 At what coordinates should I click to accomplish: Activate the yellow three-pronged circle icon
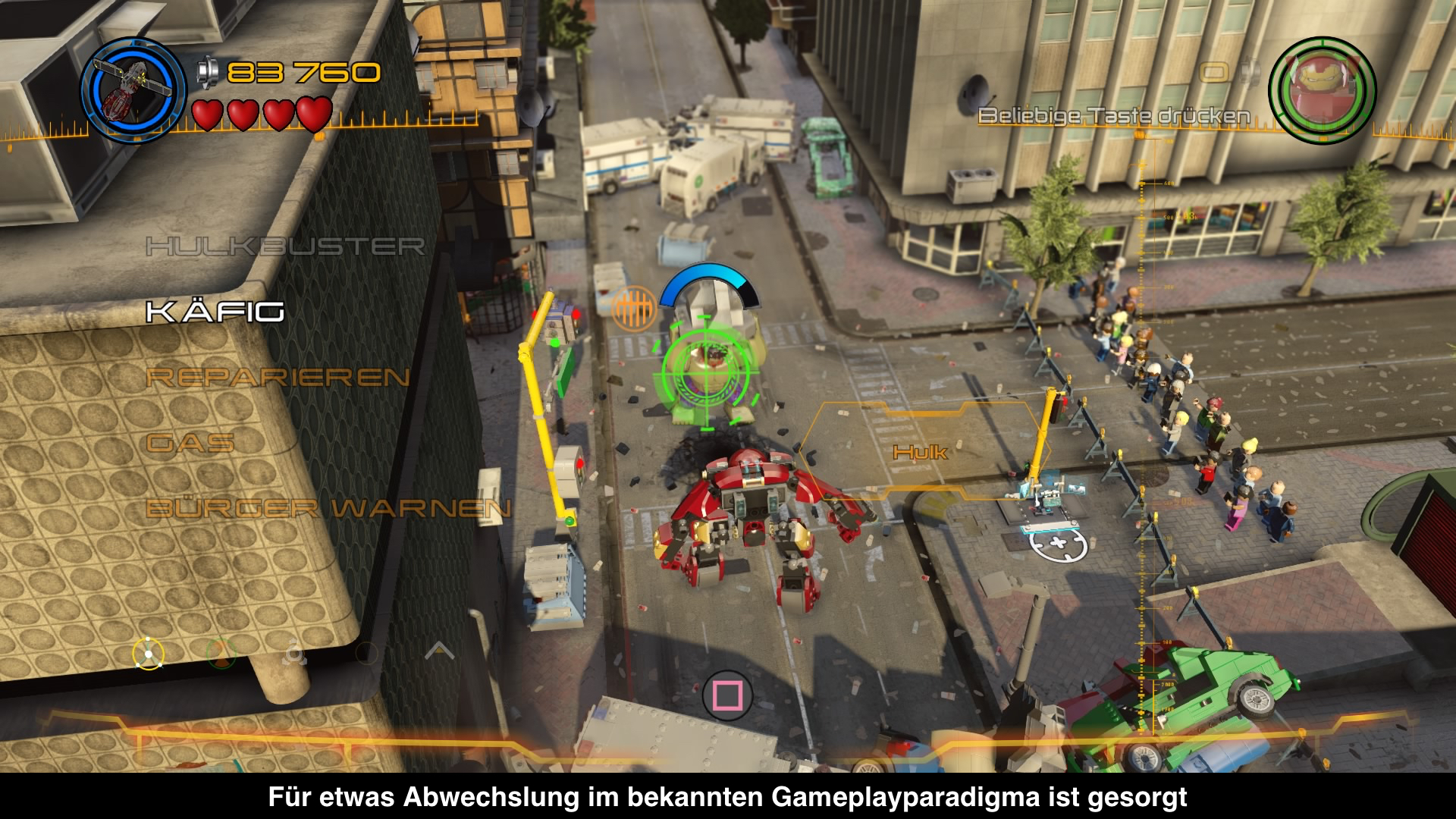148,653
